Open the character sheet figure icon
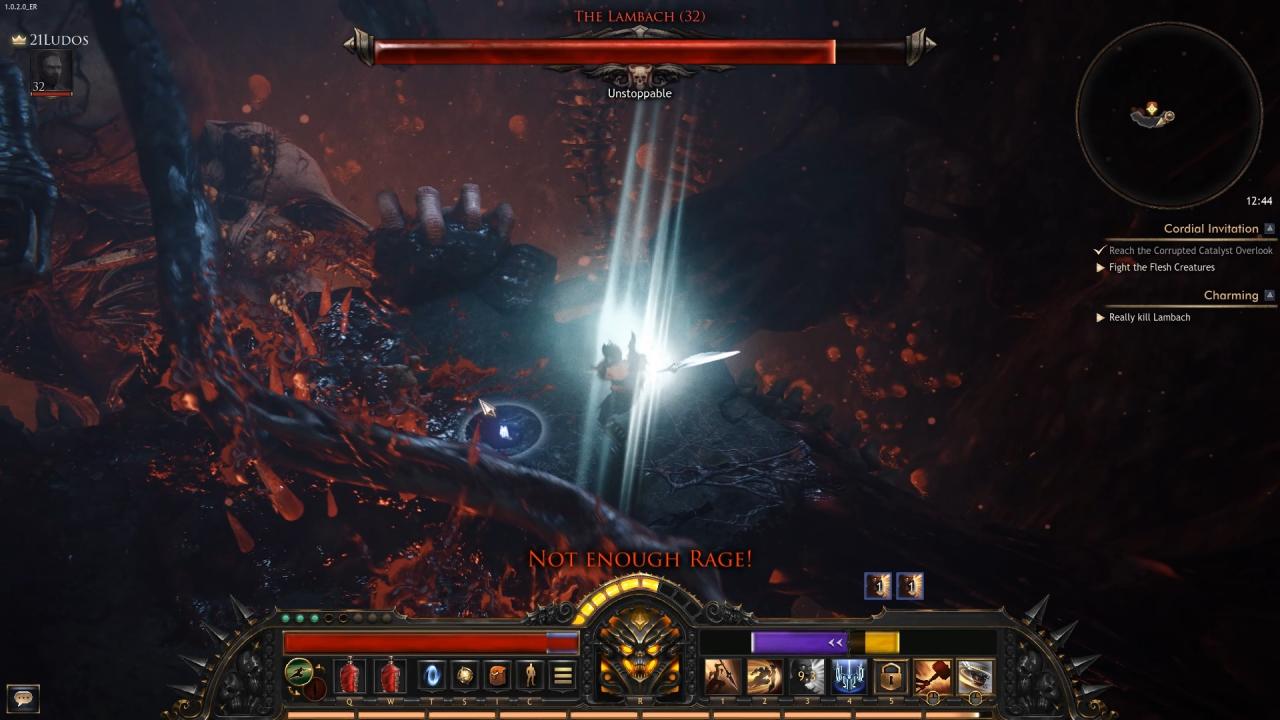The width and height of the screenshot is (1280, 720). point(530,676)
